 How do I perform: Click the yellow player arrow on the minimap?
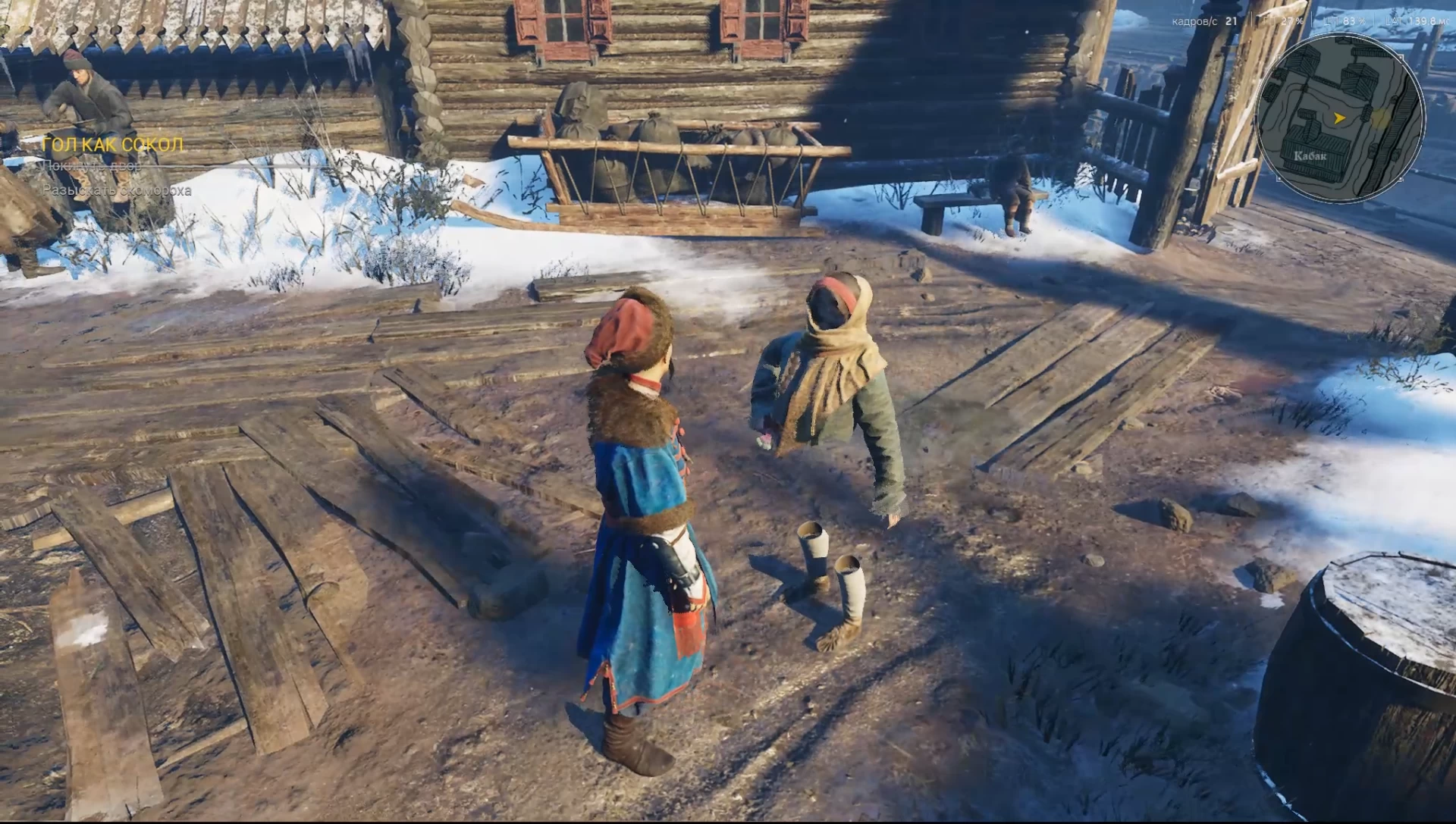tap(1340, 117)
